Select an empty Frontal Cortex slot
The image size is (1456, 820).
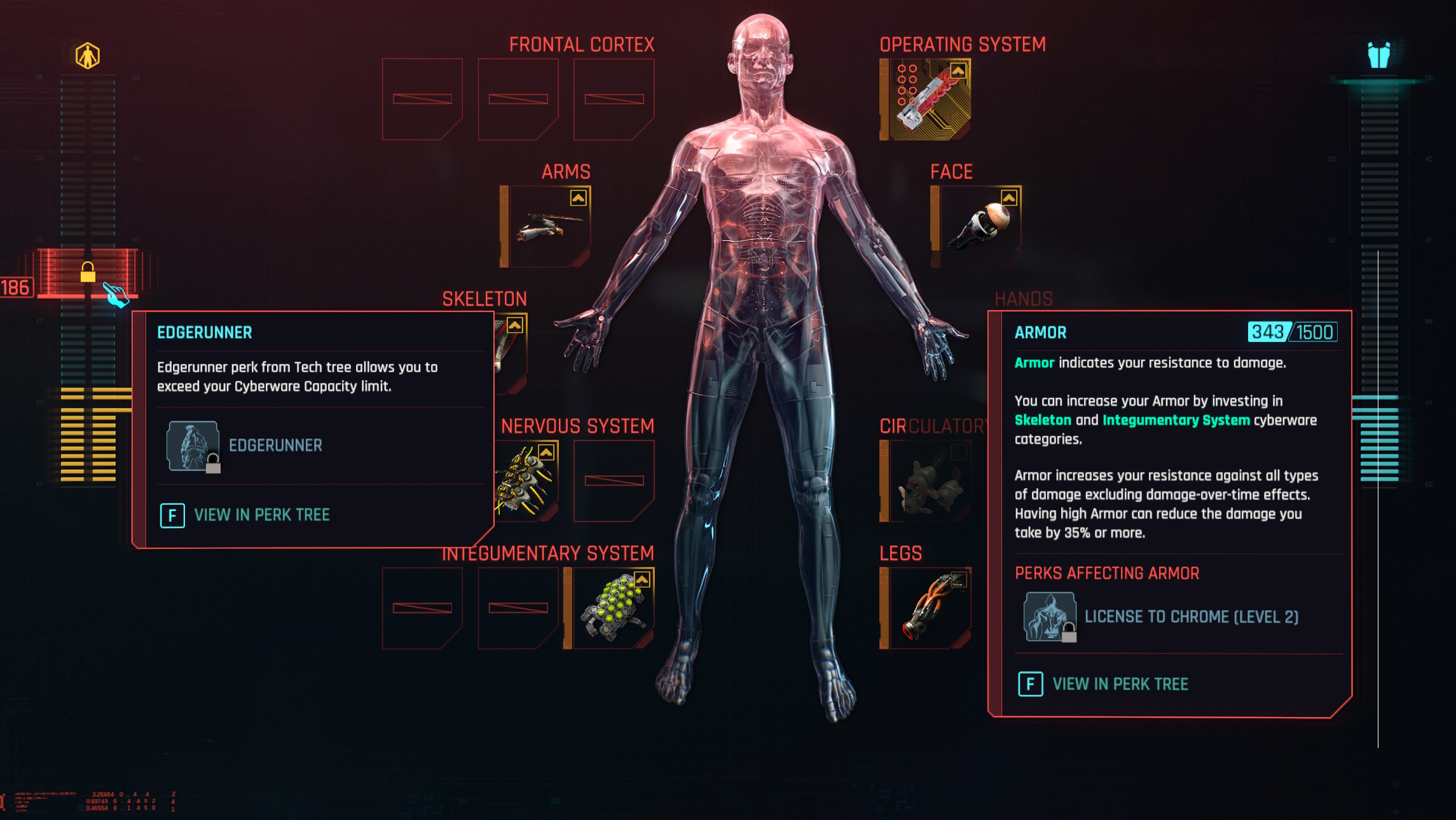[423, 99]
